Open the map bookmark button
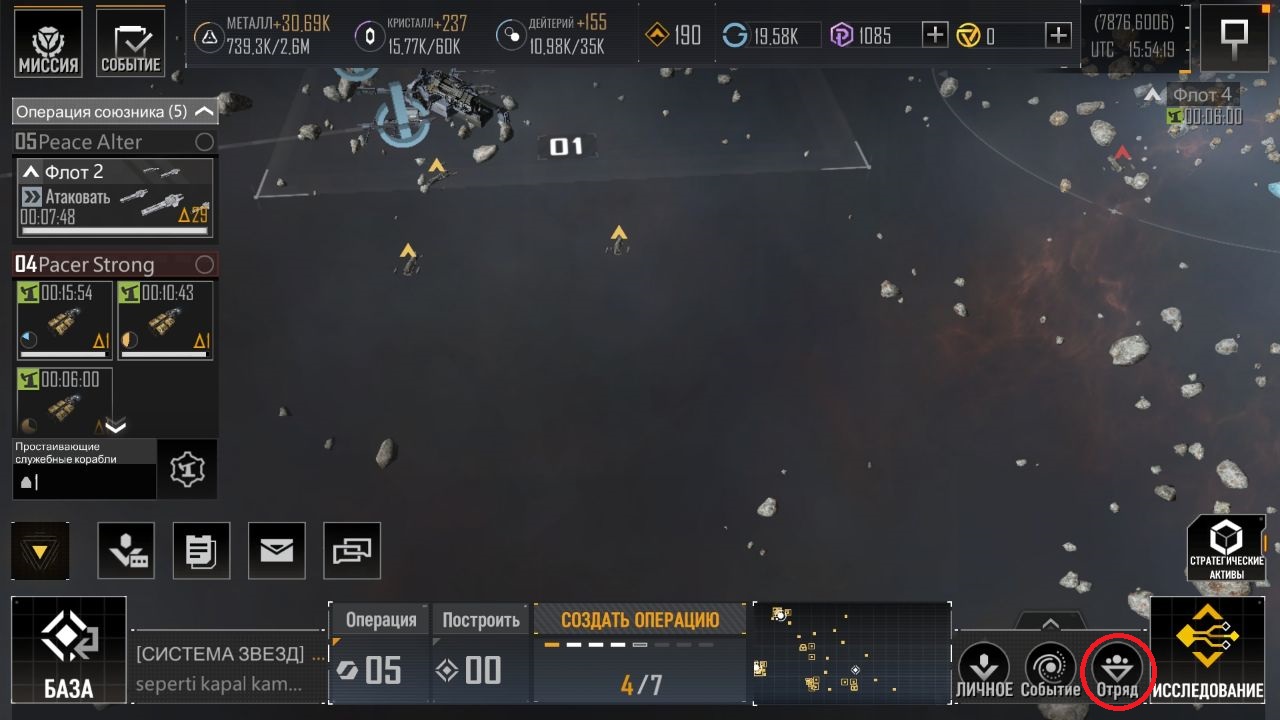 pos(1233,38)
